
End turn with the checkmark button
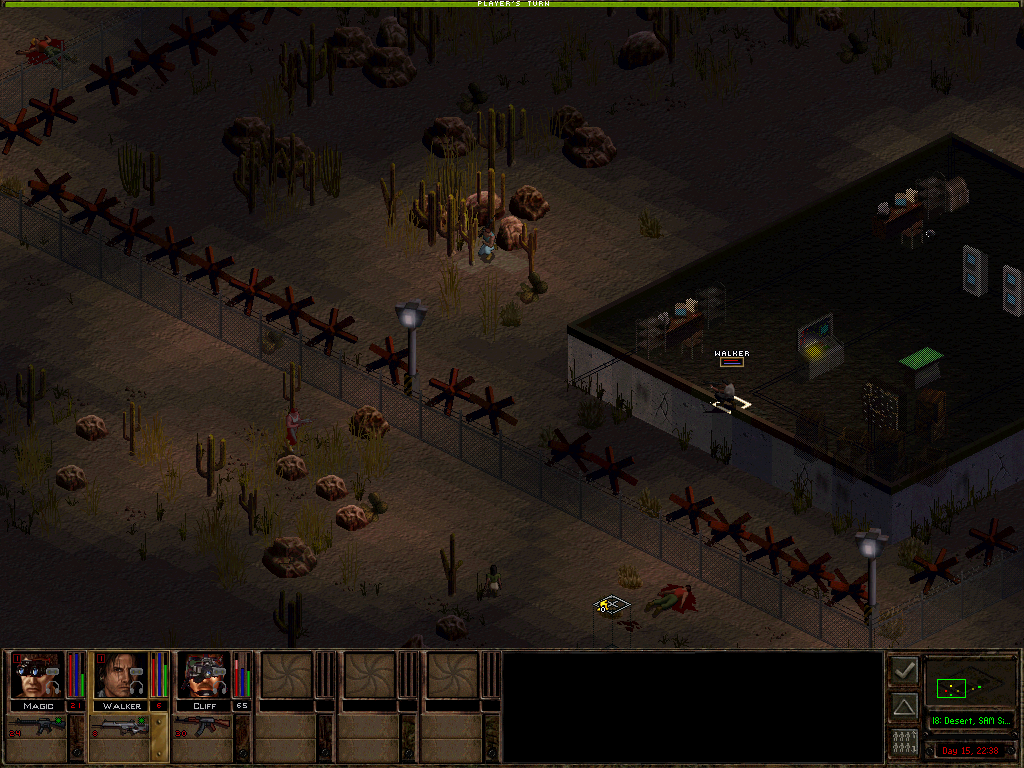[904, 670]
